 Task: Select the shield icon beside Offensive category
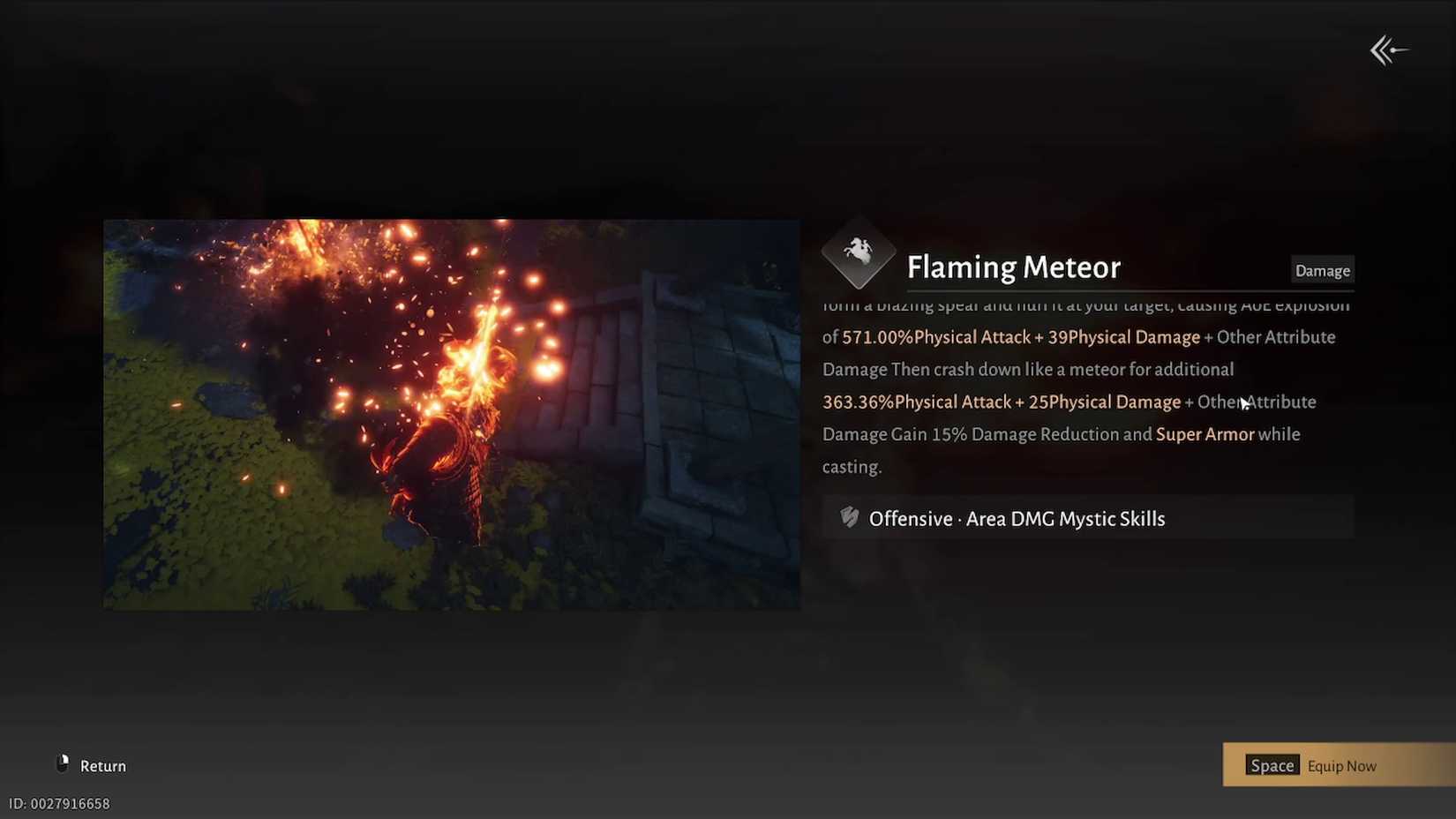(848, 518)
